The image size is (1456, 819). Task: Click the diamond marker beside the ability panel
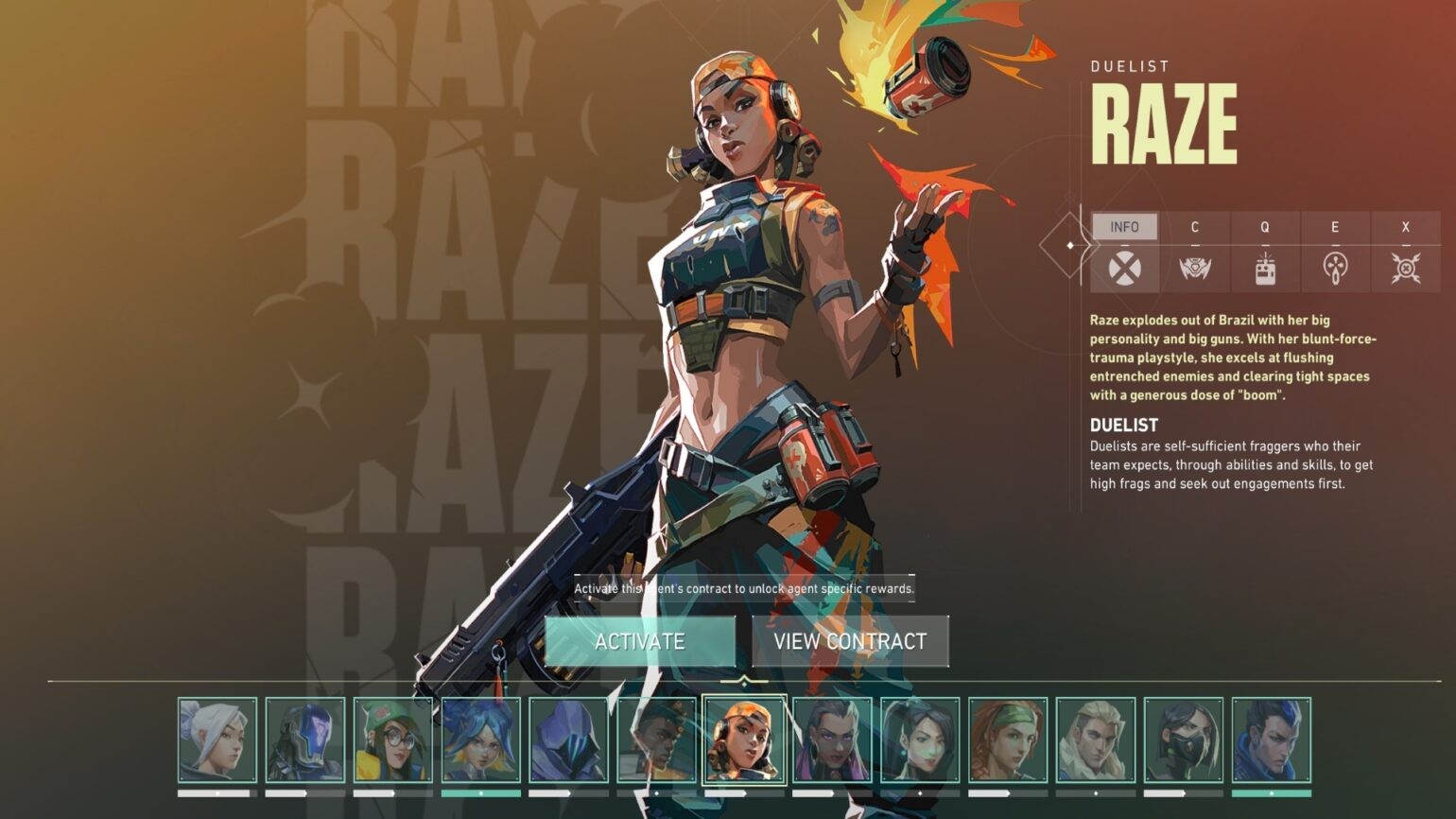pyautogui.click(x=1069, y=244)
